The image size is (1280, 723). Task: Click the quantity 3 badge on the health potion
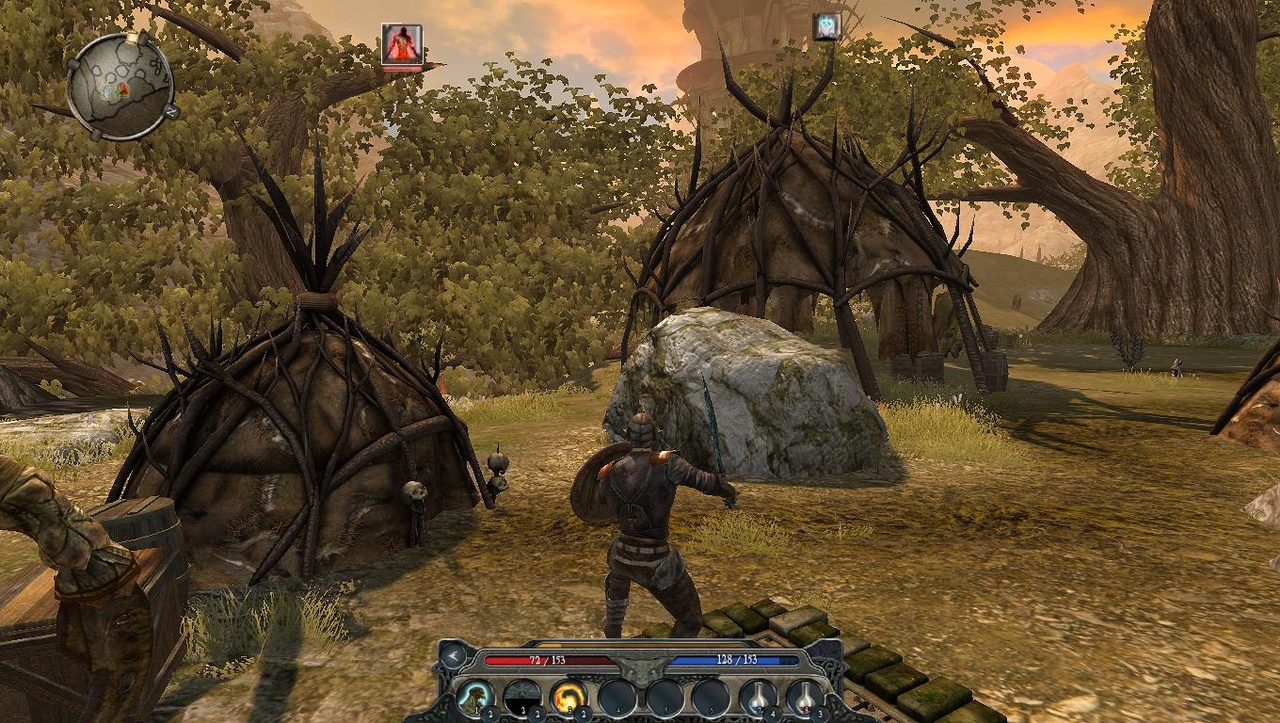(819, 713)
